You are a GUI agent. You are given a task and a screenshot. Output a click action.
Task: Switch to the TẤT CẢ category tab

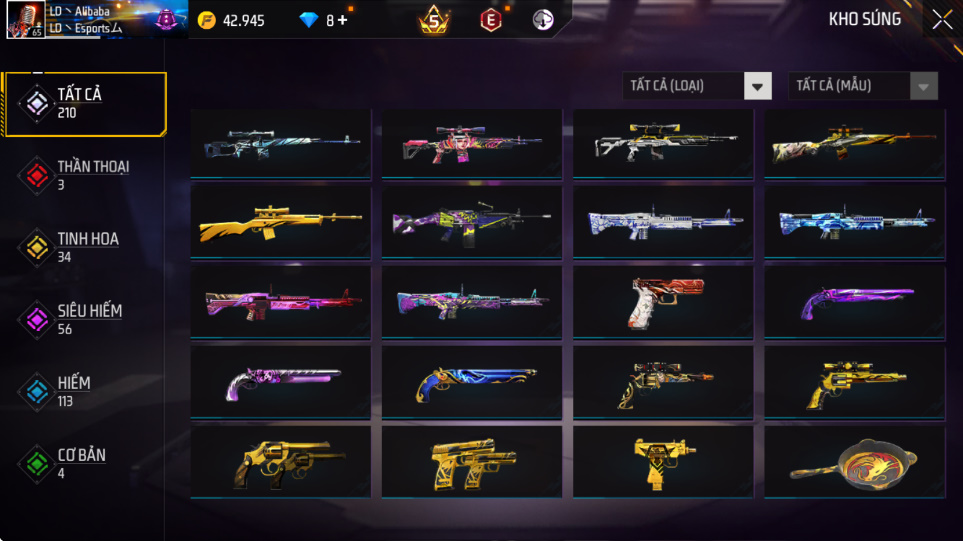click(x=84, y=103)
